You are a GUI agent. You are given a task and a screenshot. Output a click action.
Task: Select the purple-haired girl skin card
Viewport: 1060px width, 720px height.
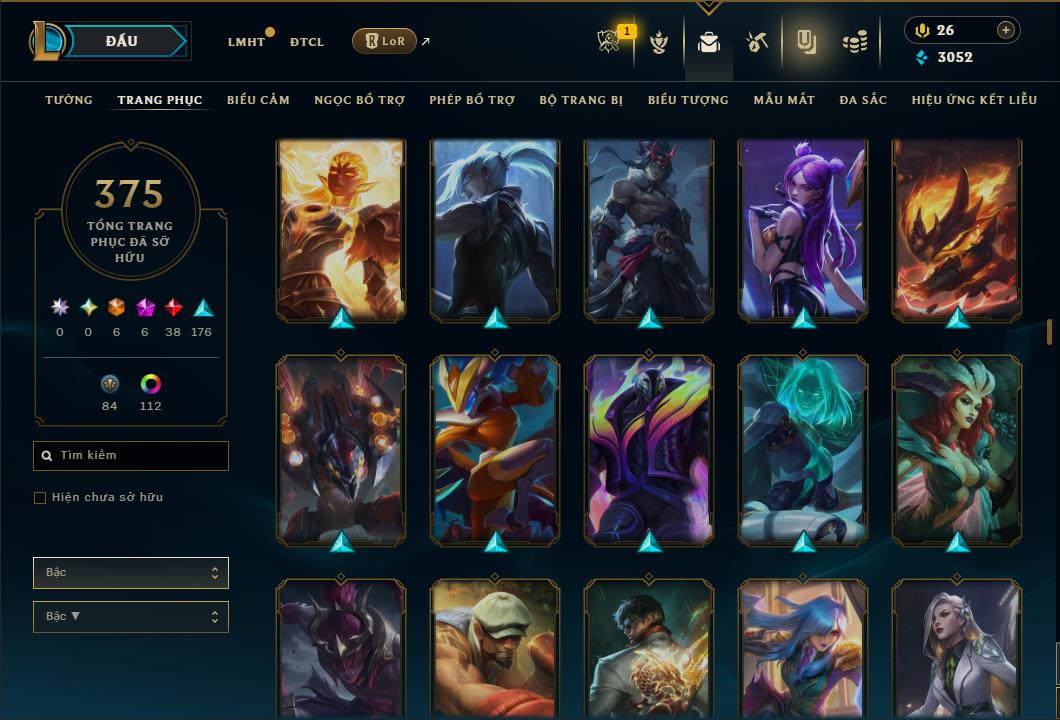[803, 230]
